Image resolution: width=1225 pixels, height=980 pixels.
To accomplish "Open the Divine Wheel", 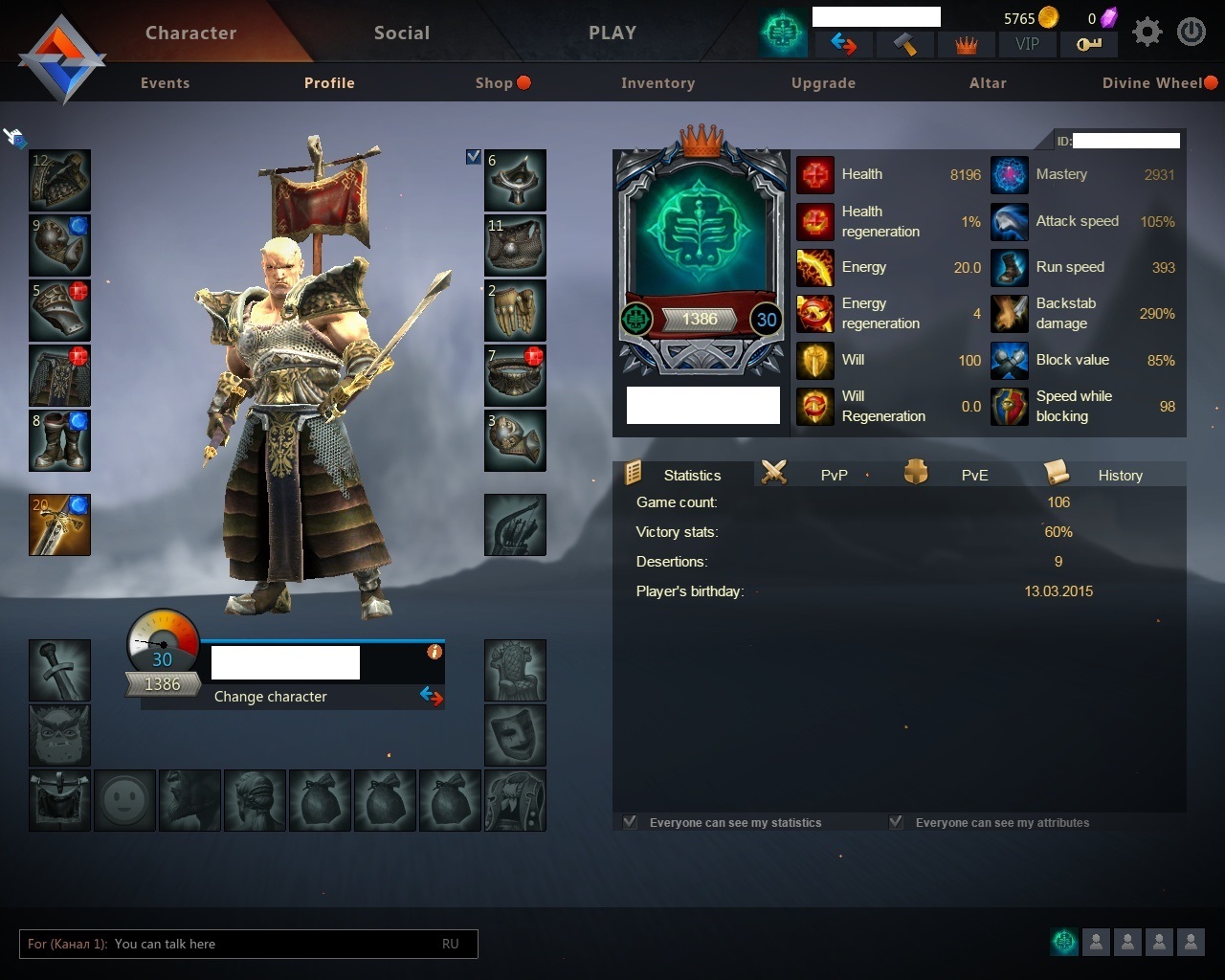I will (1152, 83).
